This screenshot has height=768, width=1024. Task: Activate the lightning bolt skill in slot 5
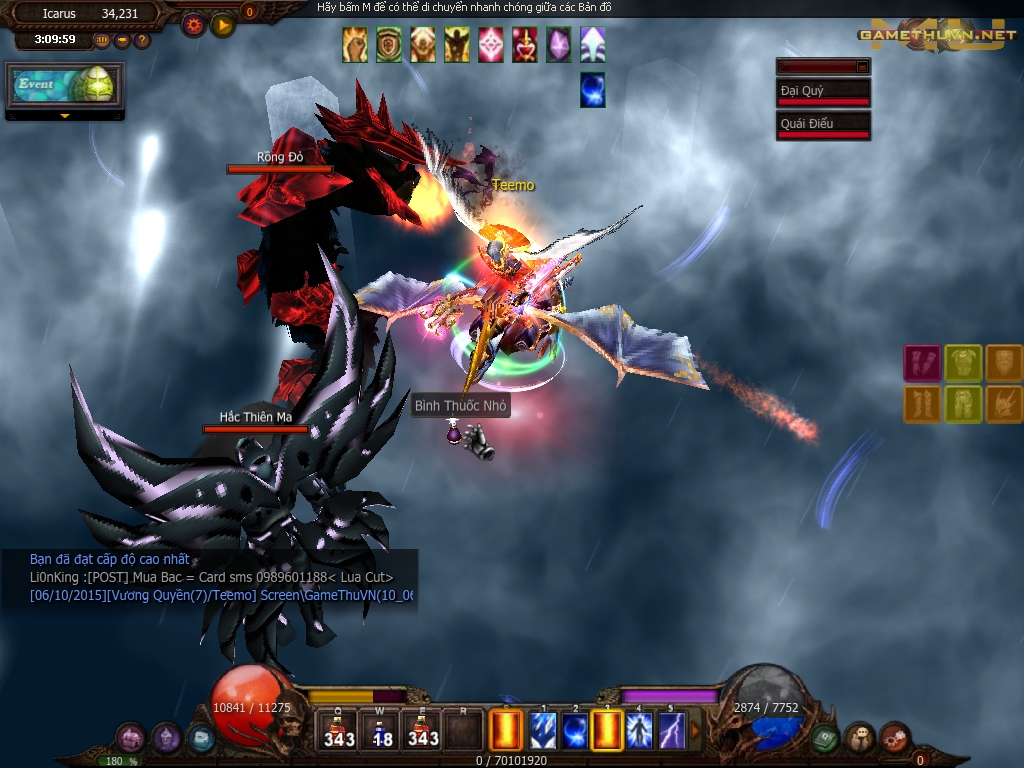pos(672,730)
